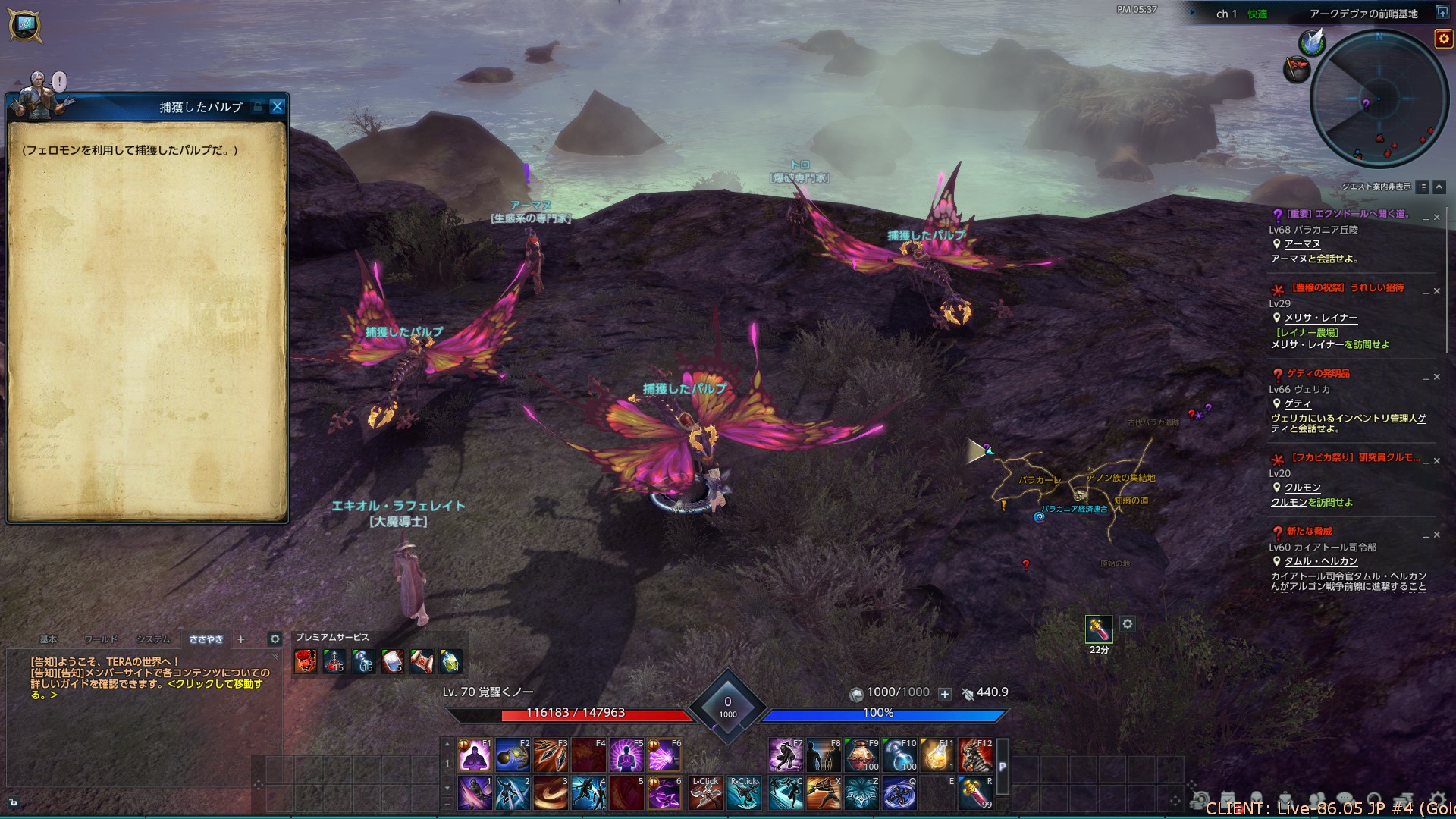Click the red-haired premium service icon
This screenshot has width=1456, height=819.
[x=306, y=661]
